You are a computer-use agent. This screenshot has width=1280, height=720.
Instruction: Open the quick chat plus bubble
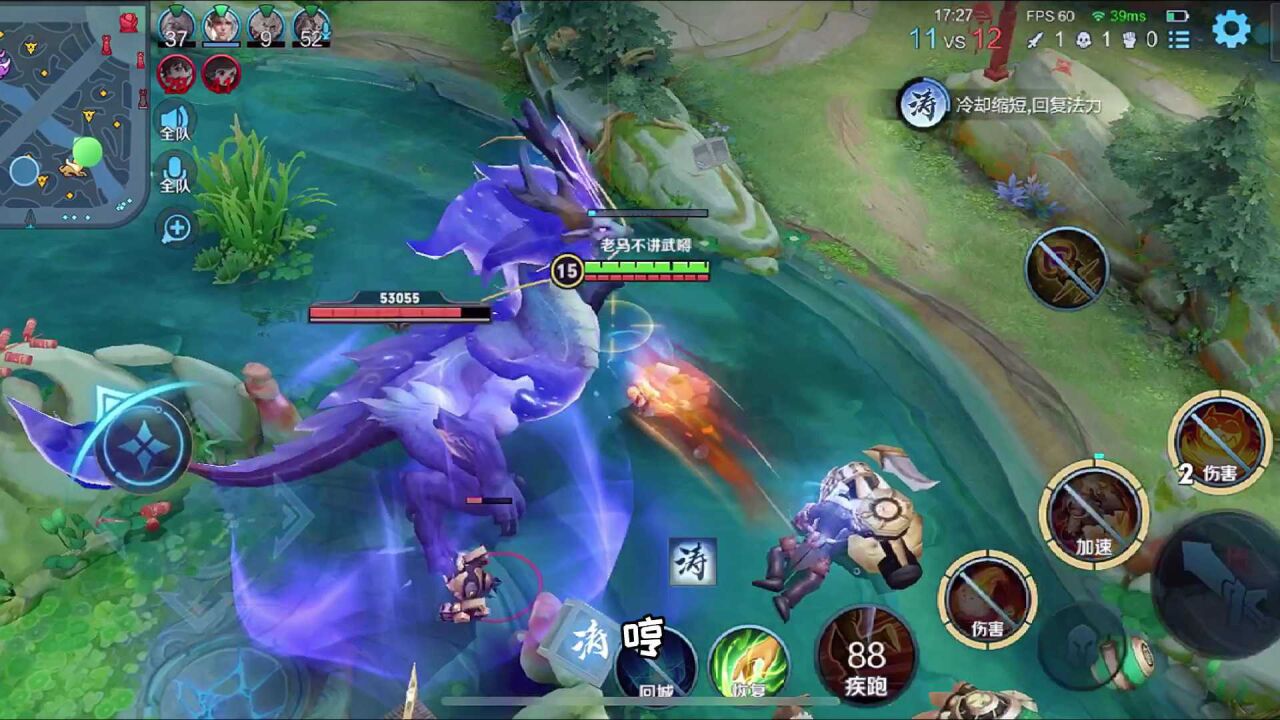click(176, 228)
